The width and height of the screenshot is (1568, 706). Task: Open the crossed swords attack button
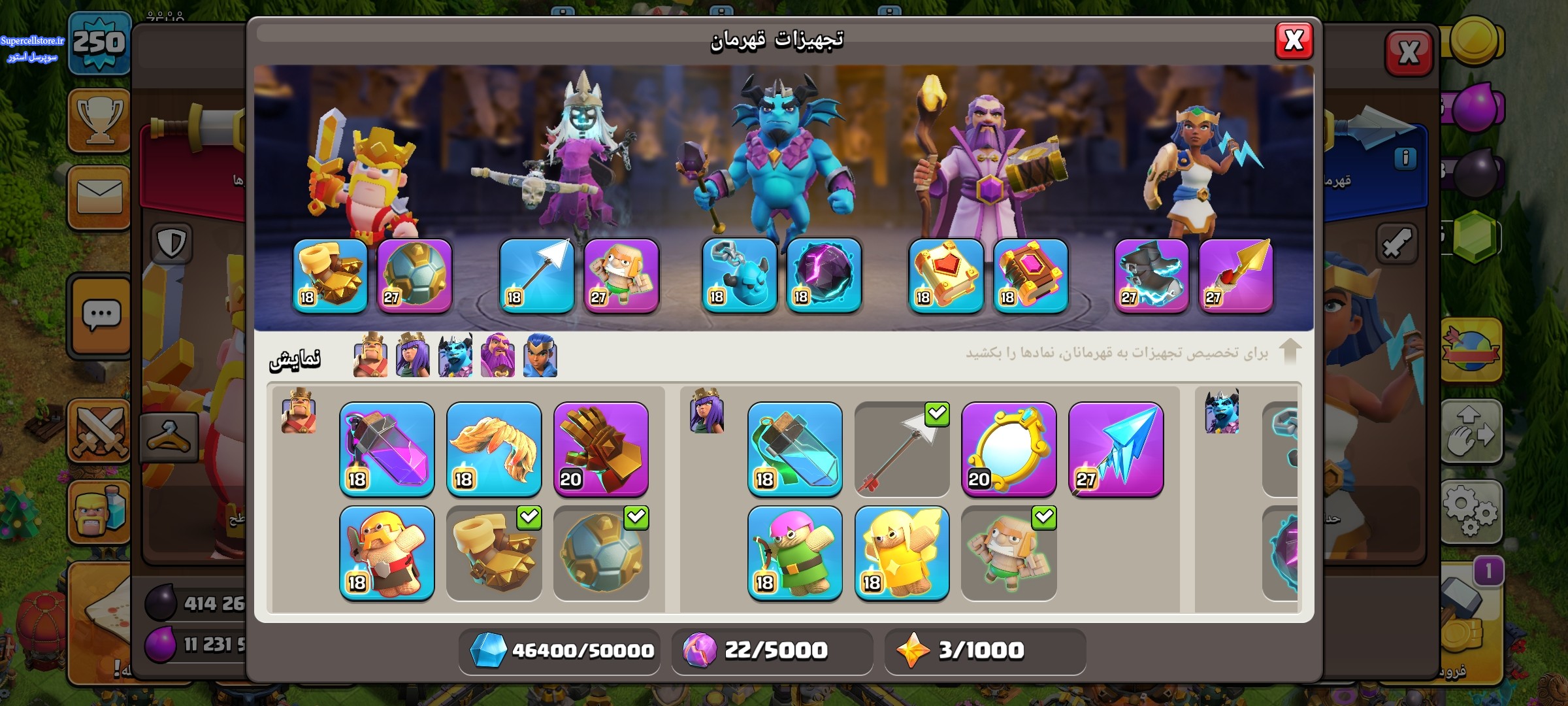tap(100, 431)
